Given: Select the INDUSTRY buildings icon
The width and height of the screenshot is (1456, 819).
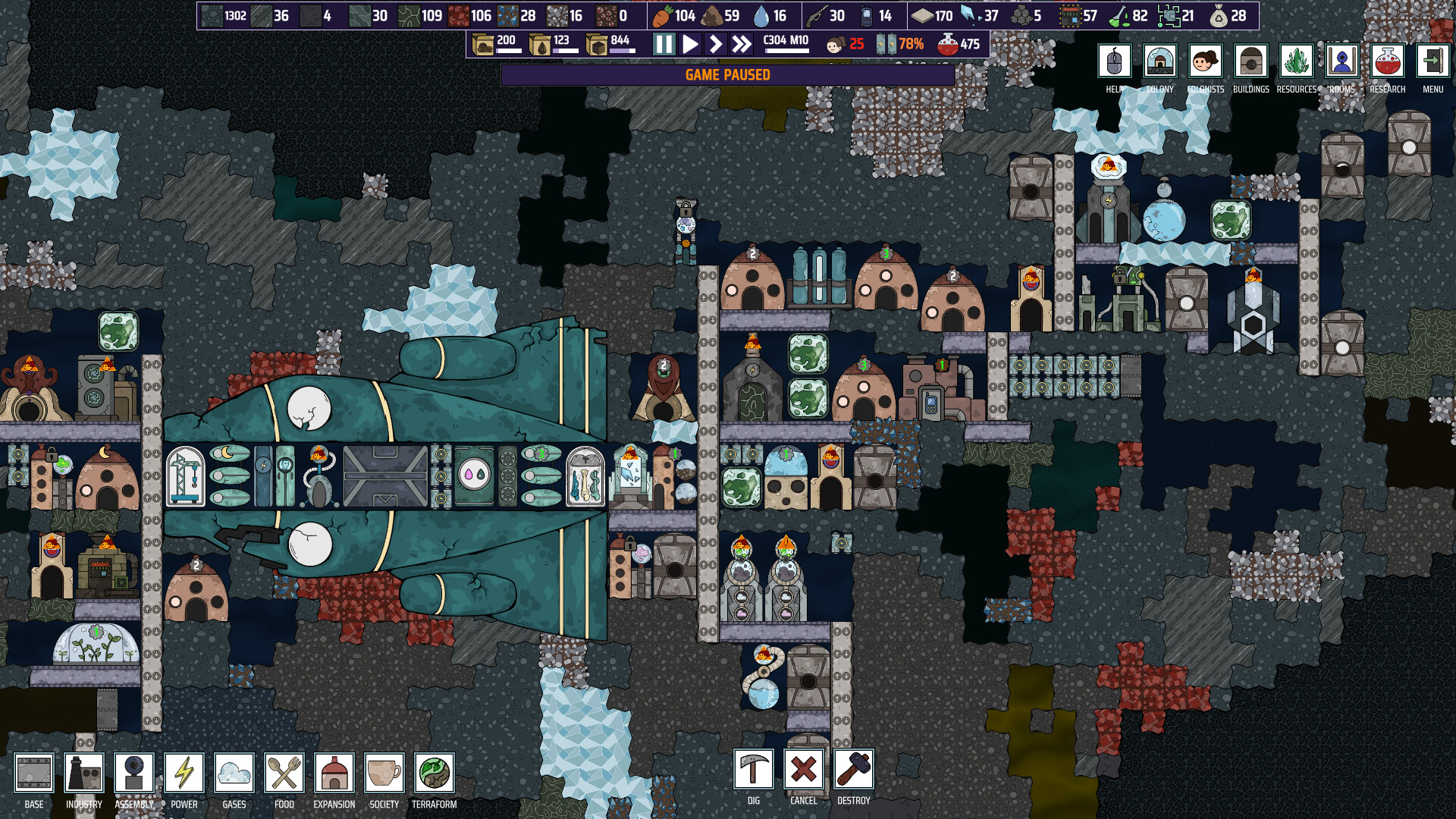Looking at the screenshot, I should coord(85,772).
